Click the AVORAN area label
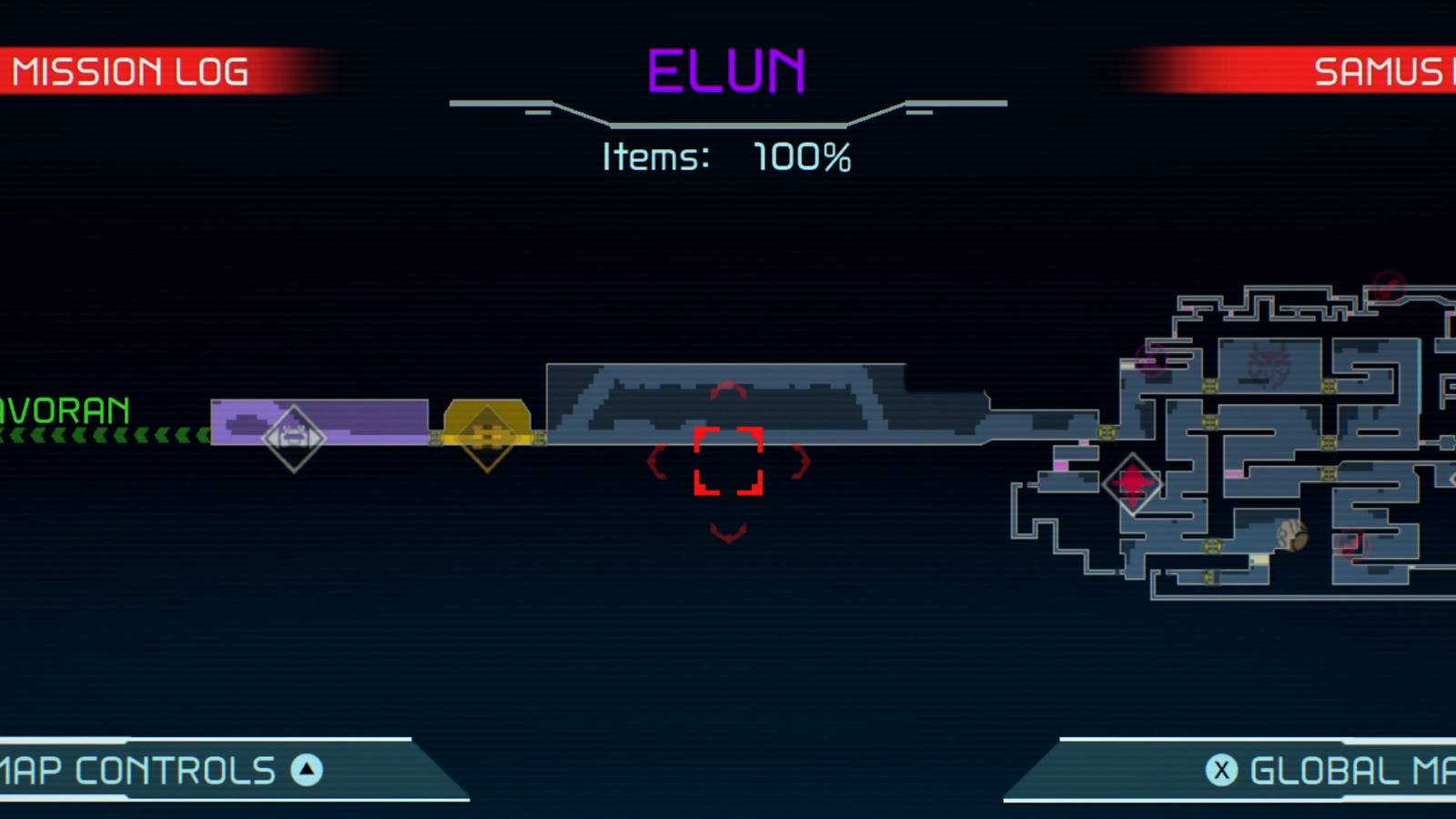1456x819 pixels. 64,408
